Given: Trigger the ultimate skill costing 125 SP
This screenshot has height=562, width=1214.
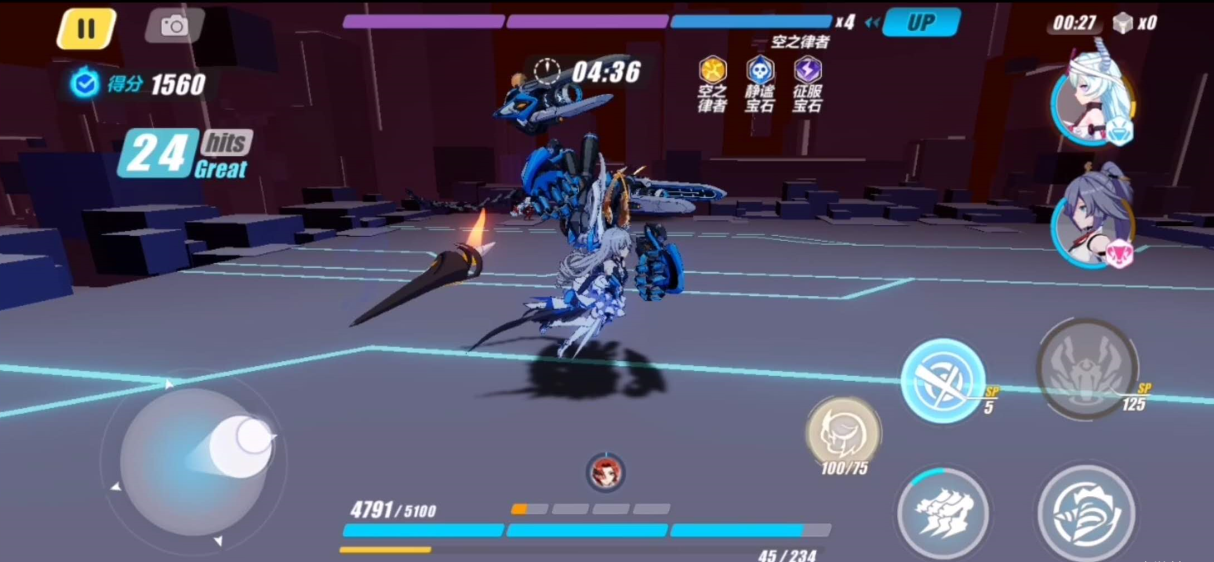Looking at the screenshot, I should 1087,368.
